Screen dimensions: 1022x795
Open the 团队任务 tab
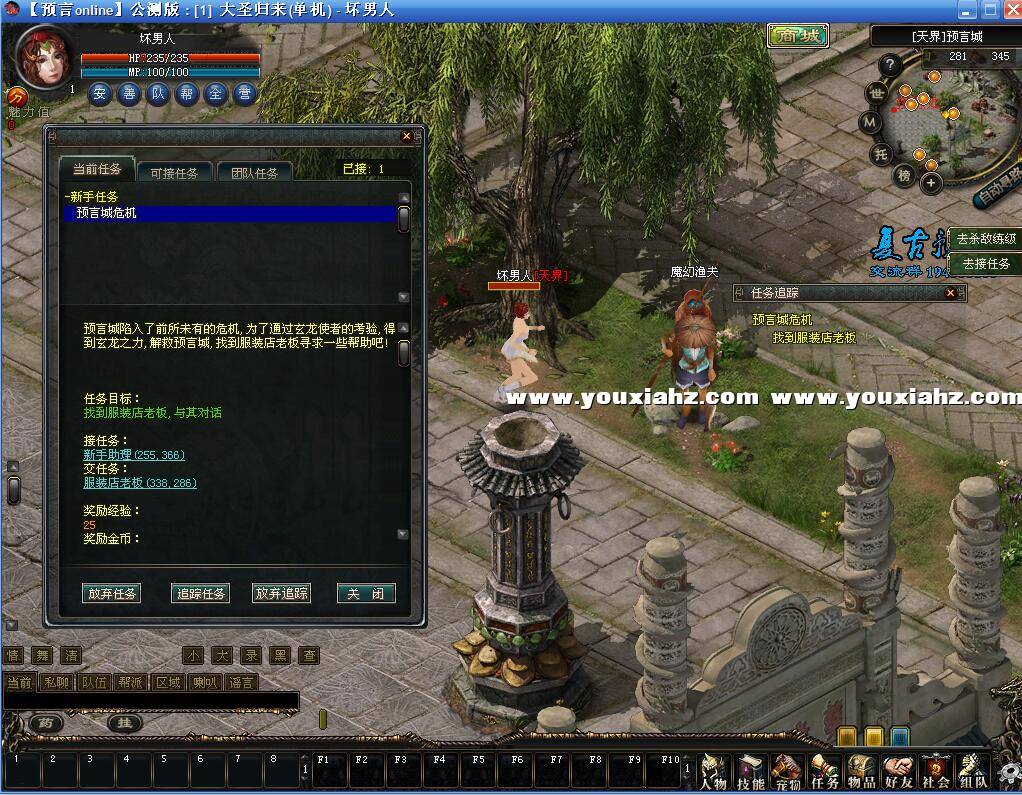[254, 172]
